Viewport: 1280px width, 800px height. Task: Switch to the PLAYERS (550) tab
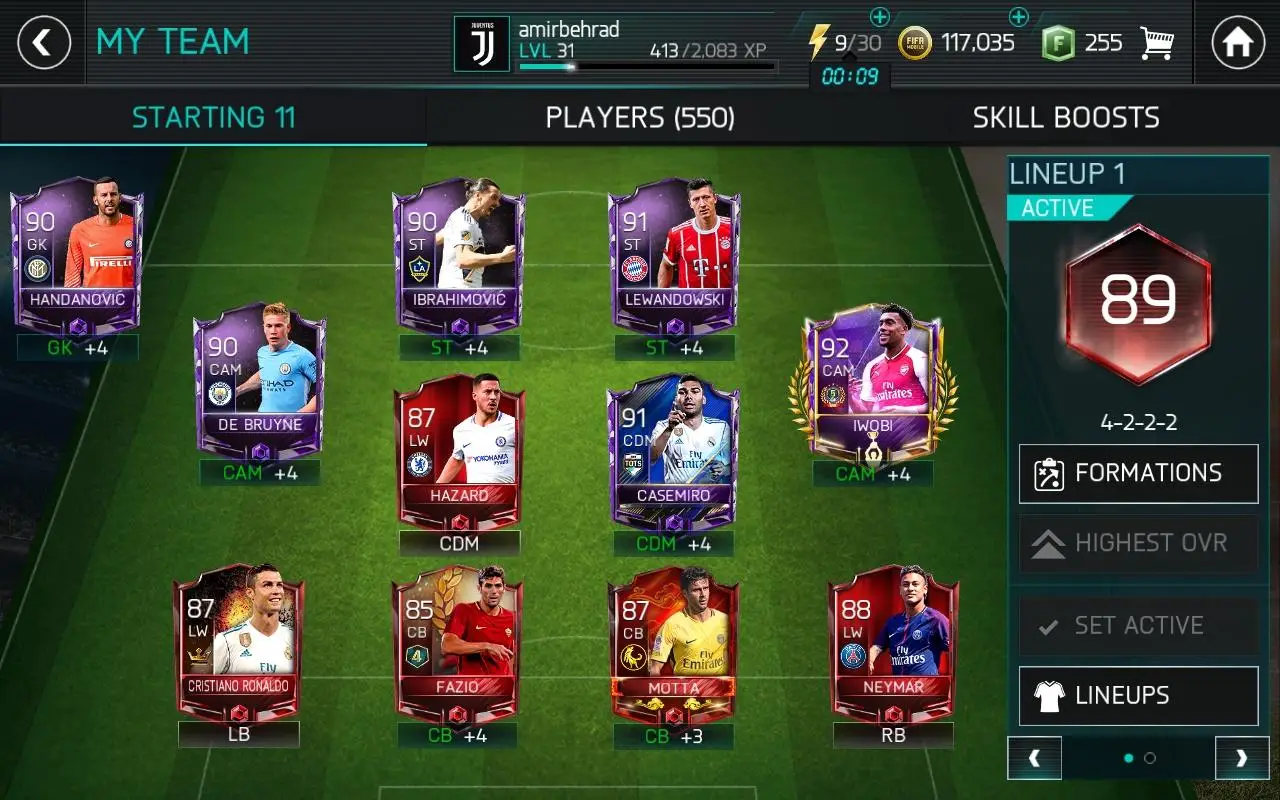coord(640,117)
